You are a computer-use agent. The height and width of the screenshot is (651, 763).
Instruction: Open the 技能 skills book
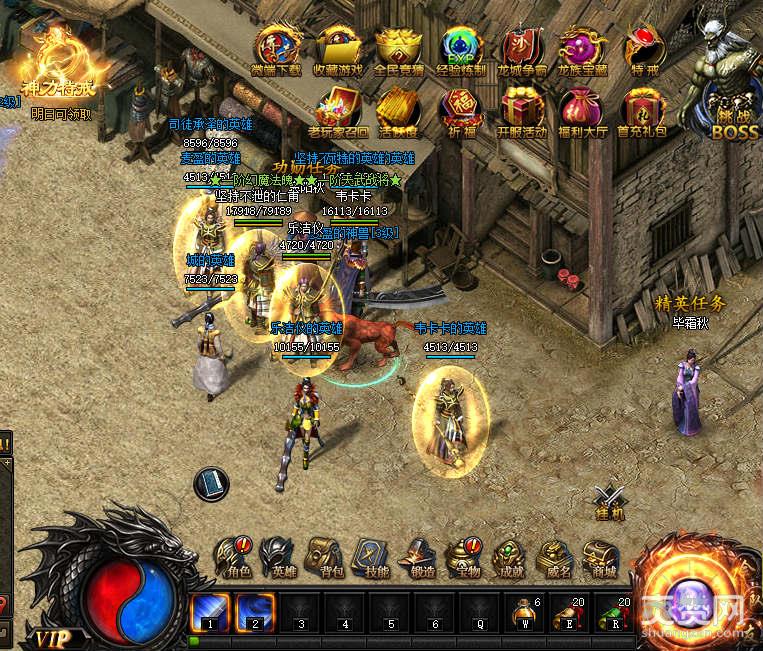pos(369,556)
